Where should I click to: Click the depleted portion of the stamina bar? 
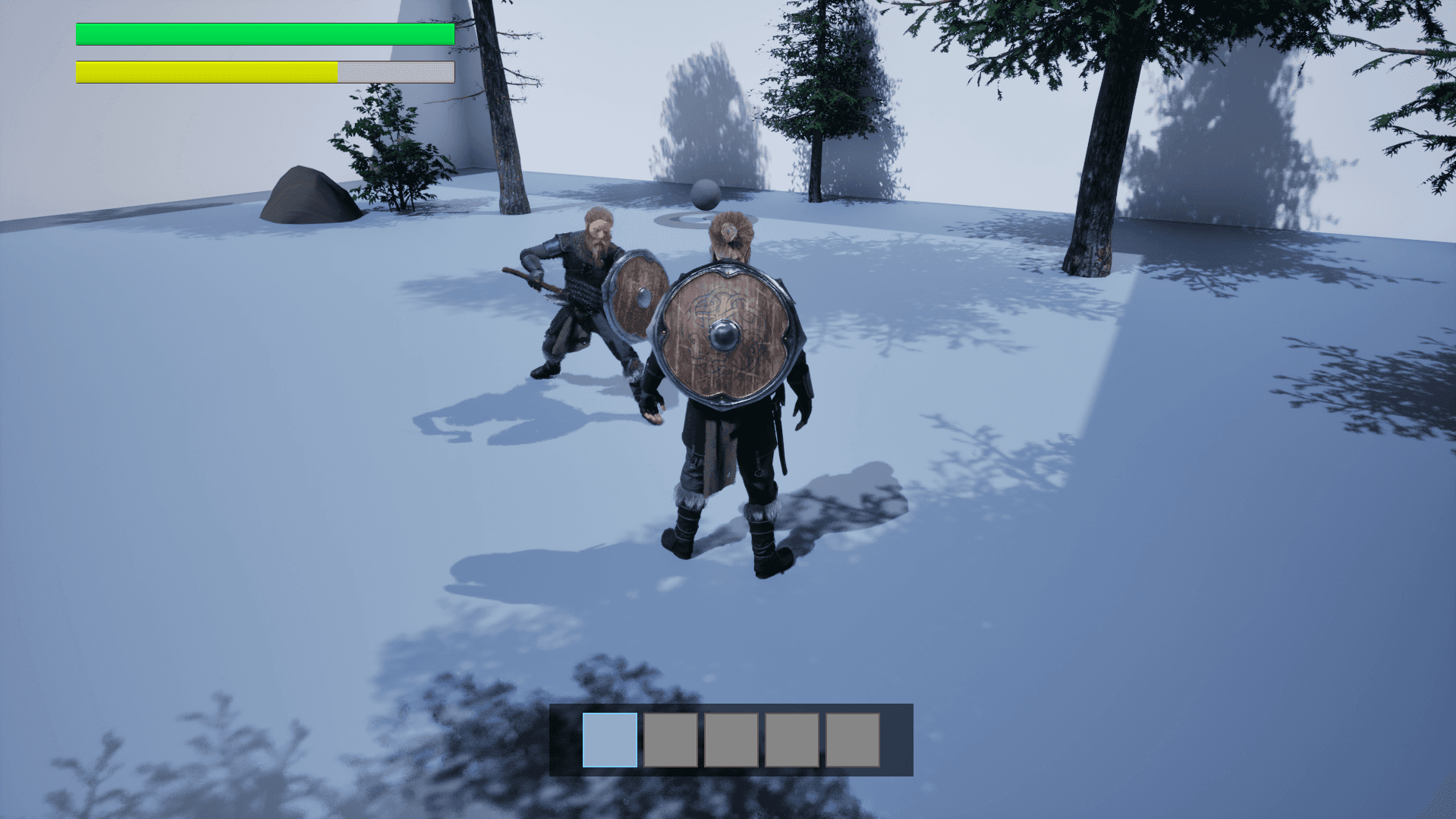[x=395, y=71]
